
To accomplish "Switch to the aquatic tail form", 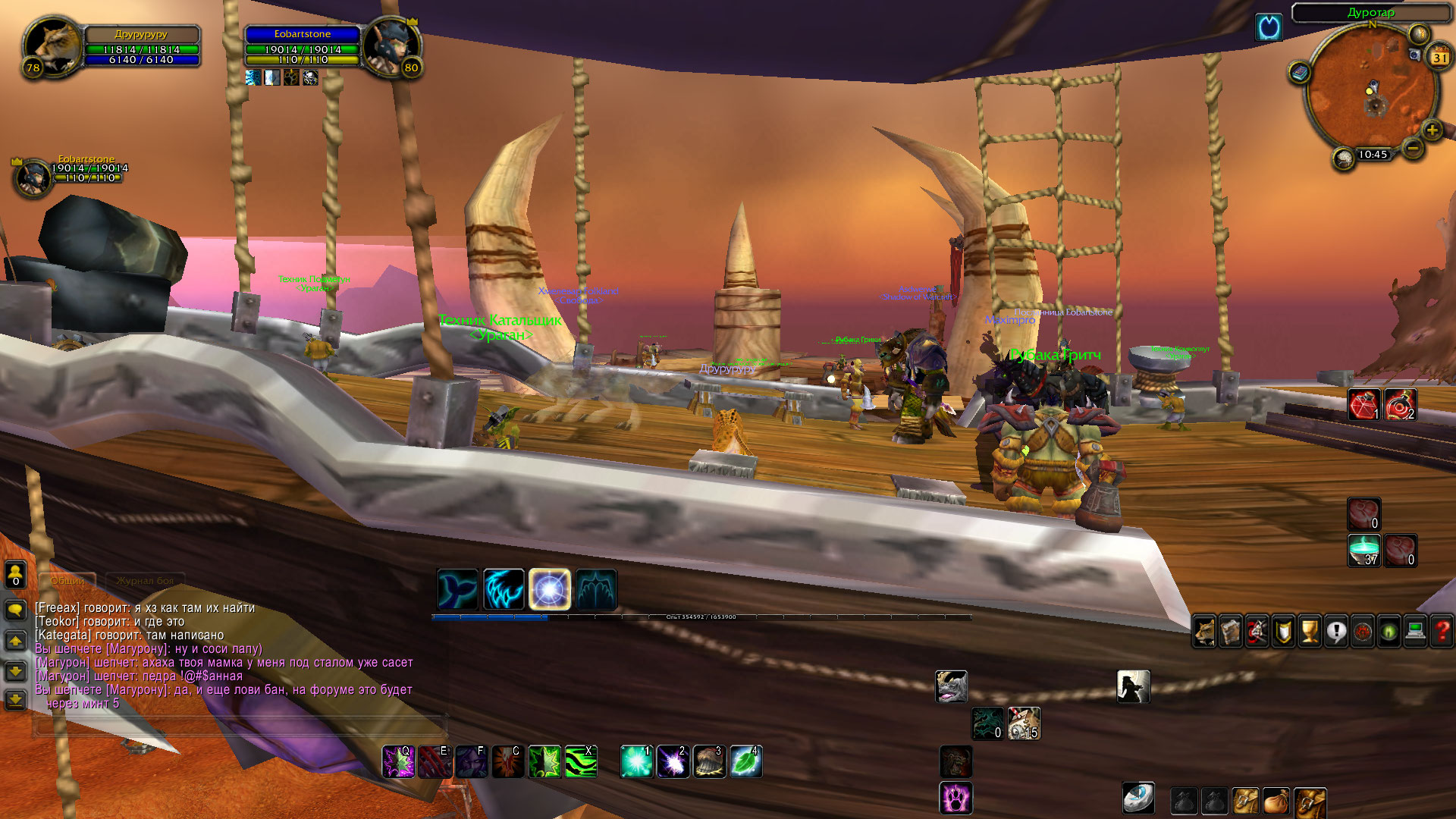I will pyautogui.click(x=458, y=589).
